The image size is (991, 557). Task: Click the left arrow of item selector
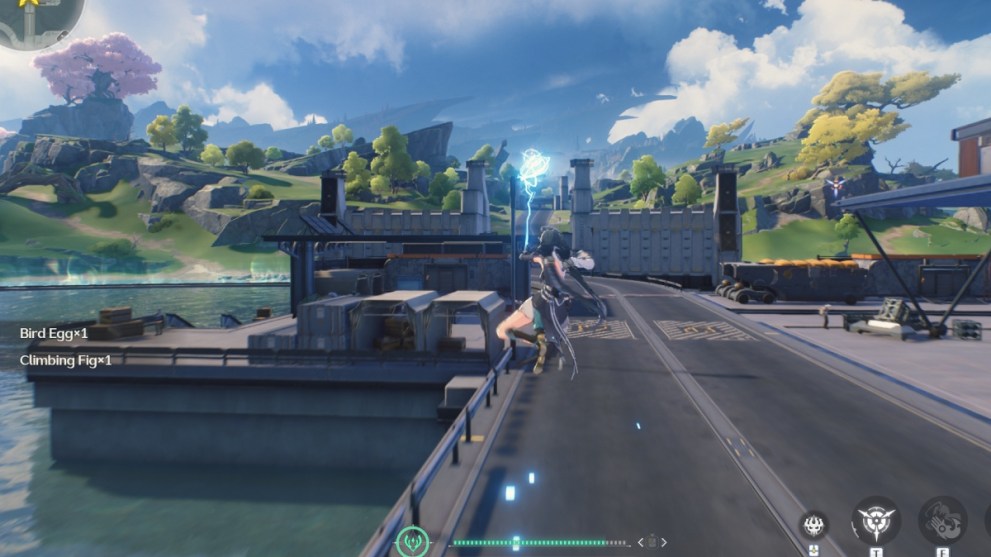click(x=642, y=543)
